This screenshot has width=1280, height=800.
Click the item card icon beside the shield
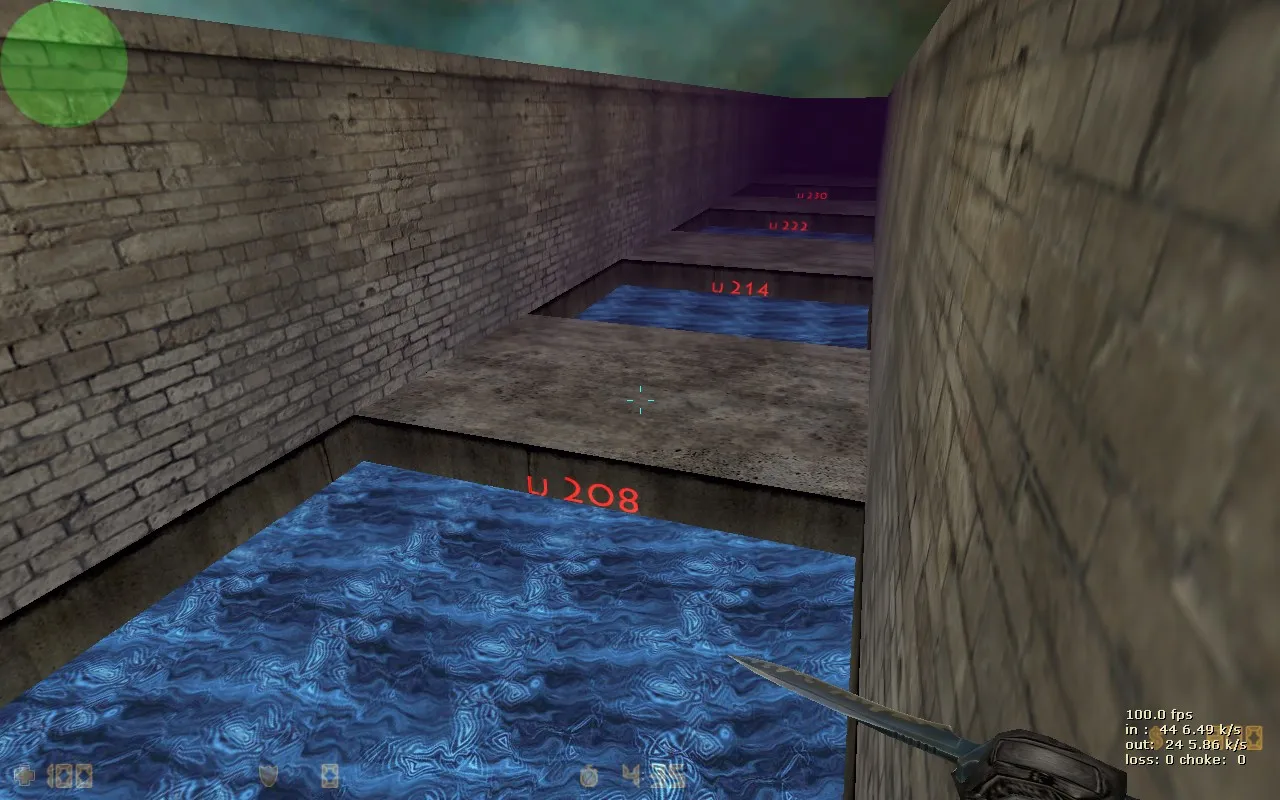pos(328,774)
